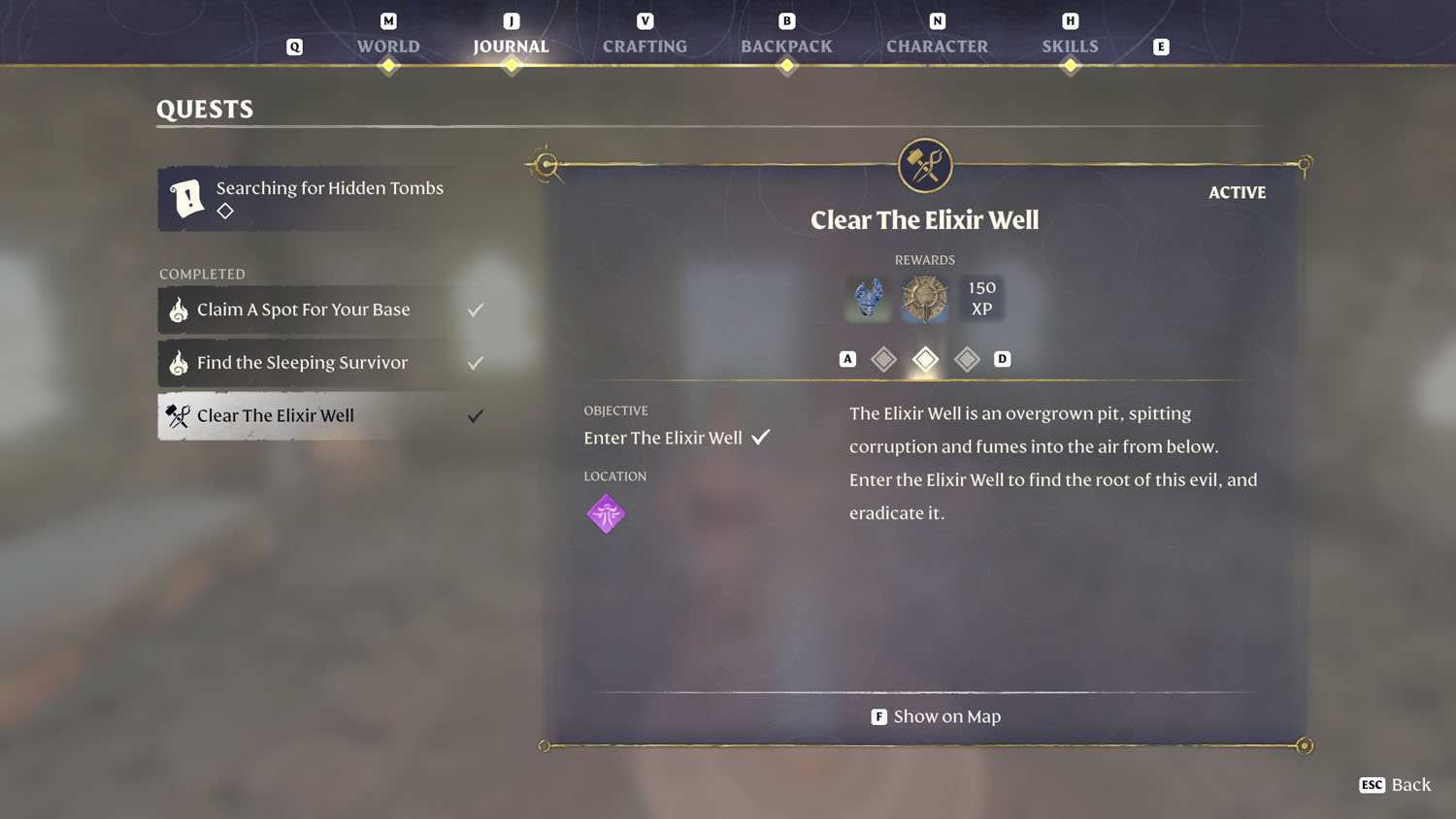Click the highlighted center diamond in the stage row

tap(924, 358)
